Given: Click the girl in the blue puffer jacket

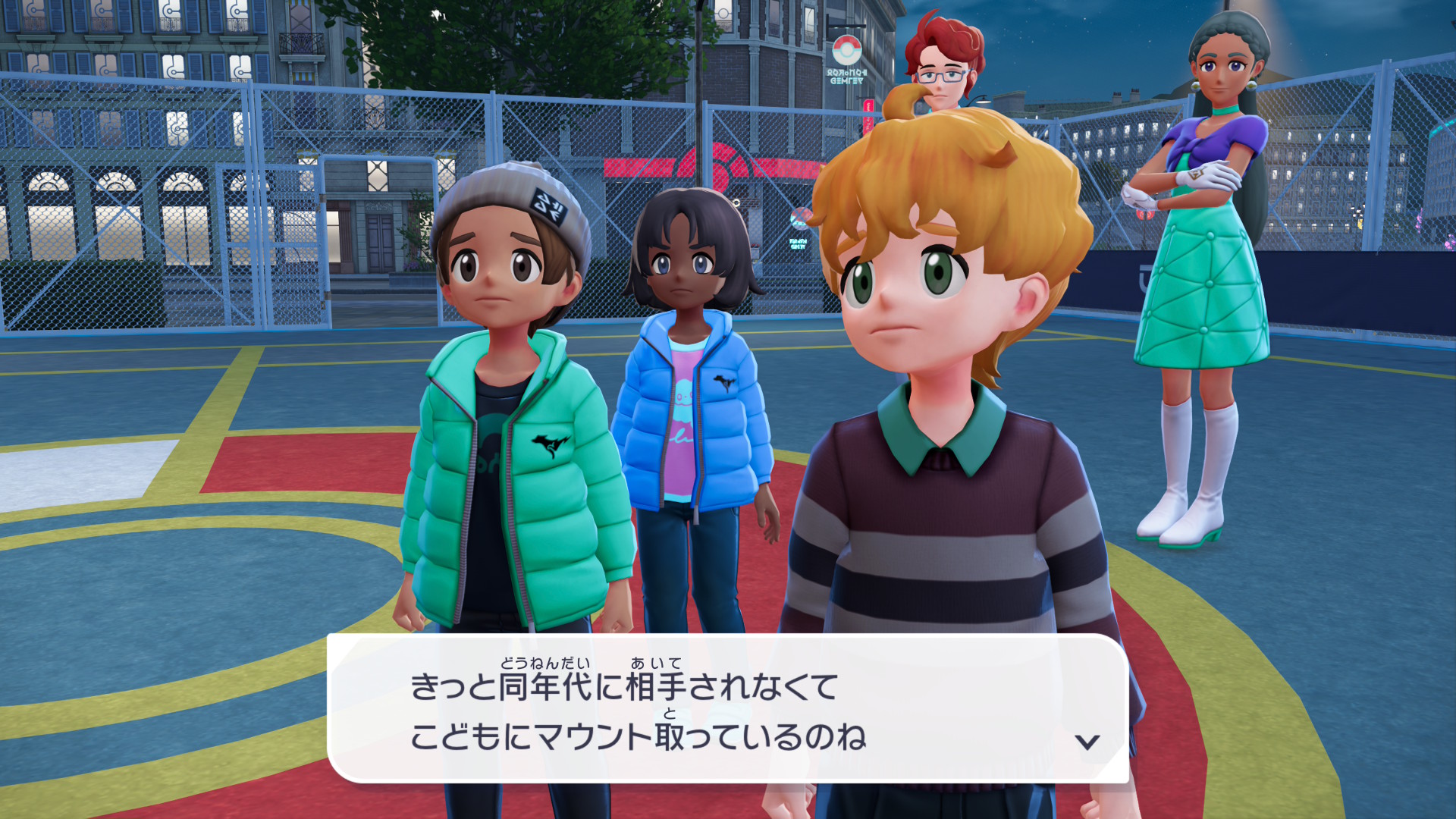Looking at the screenshot, I should point(690,379).
